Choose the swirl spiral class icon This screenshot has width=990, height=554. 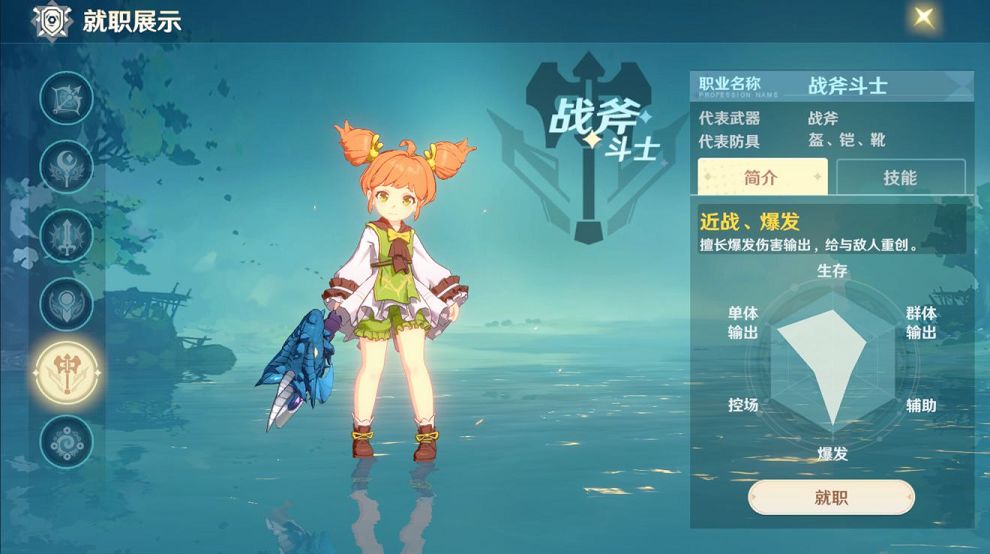coord(66,440)
